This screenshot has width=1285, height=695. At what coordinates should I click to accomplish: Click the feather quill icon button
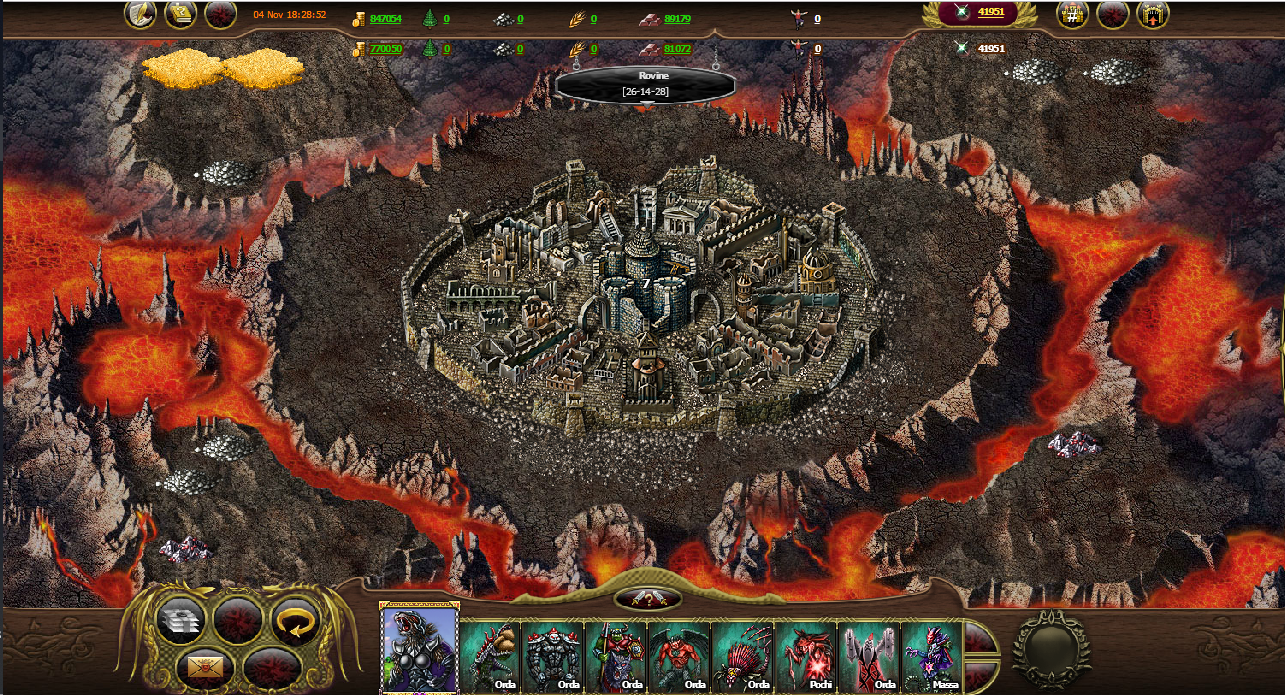coord(141,14)
